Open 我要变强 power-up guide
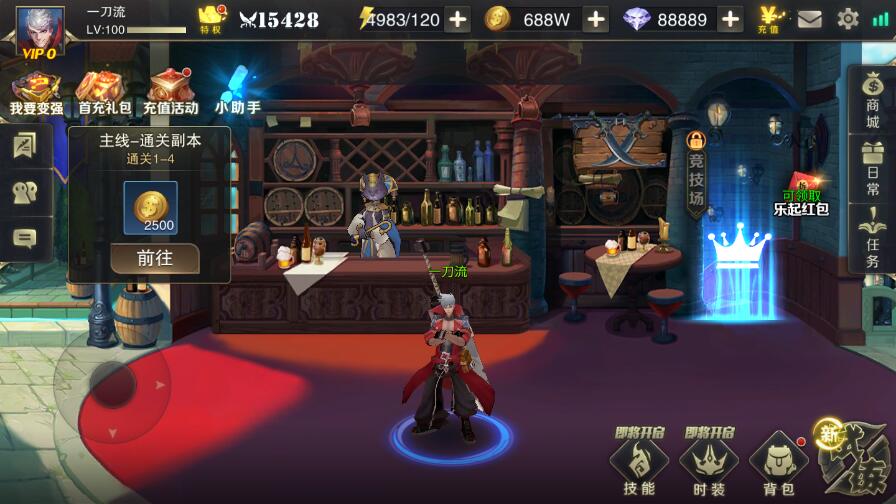The width and height of the screenshot is (896, 504). 35,92
